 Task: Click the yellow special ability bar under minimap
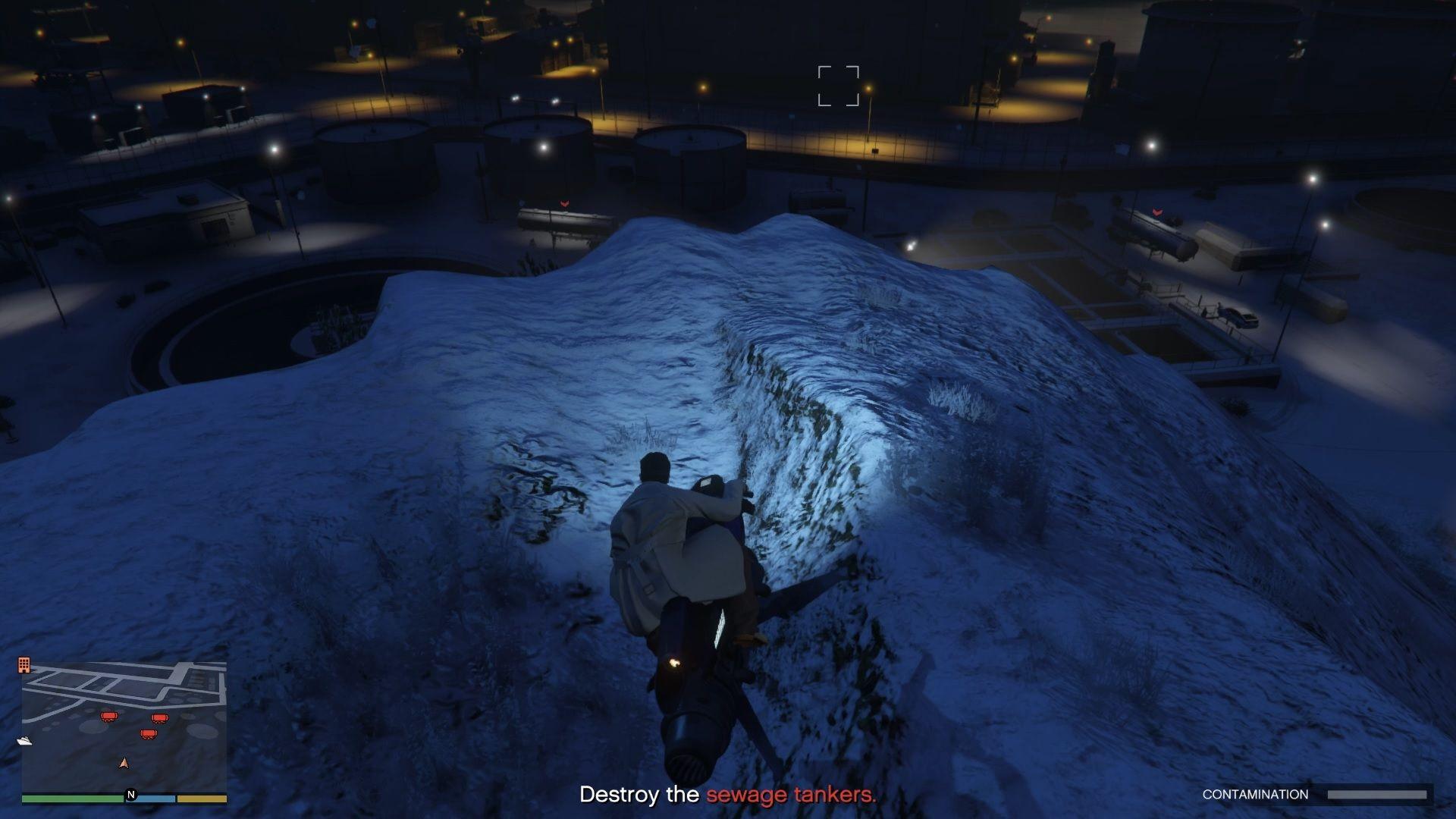point(201,799)
